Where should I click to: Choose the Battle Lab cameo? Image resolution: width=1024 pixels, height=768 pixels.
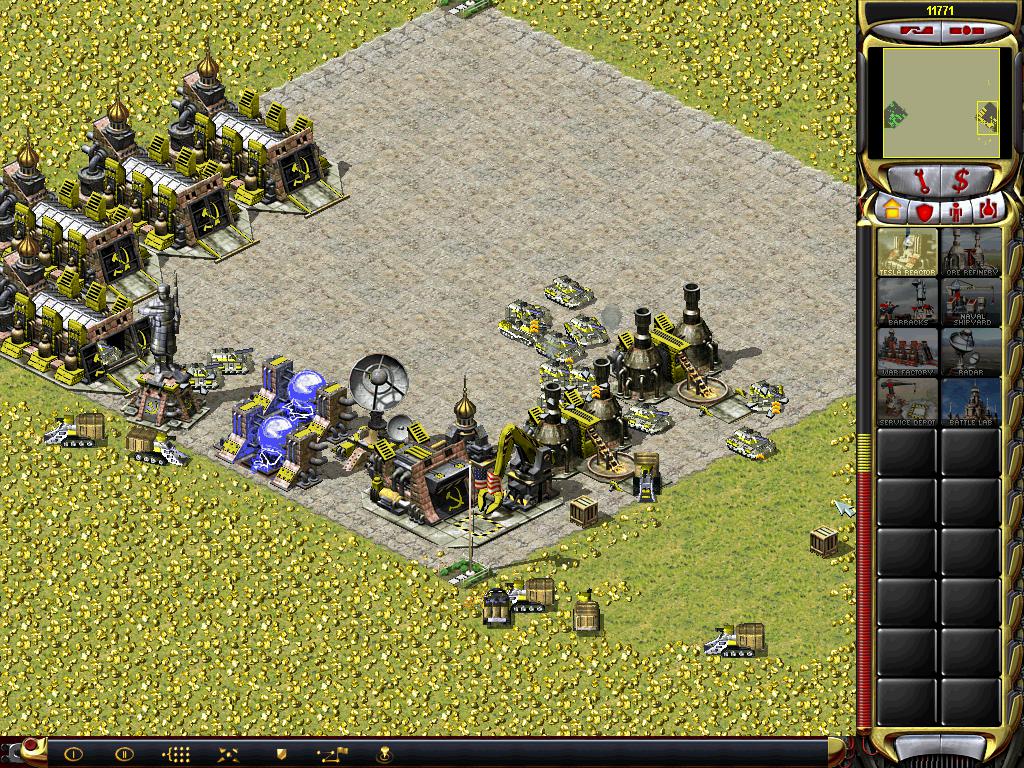point(970,402)
